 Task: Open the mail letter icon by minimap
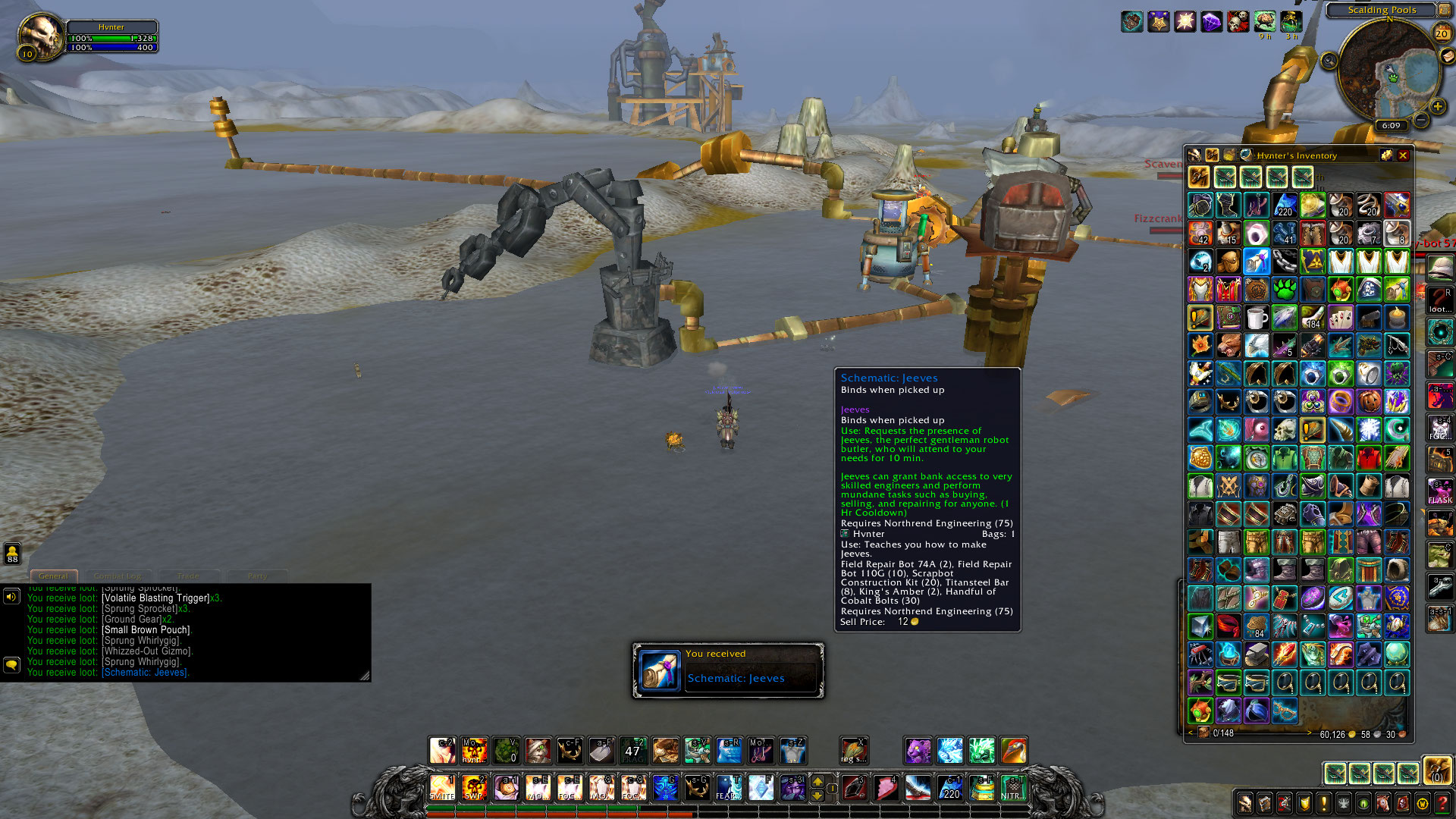coord(1448,57)
